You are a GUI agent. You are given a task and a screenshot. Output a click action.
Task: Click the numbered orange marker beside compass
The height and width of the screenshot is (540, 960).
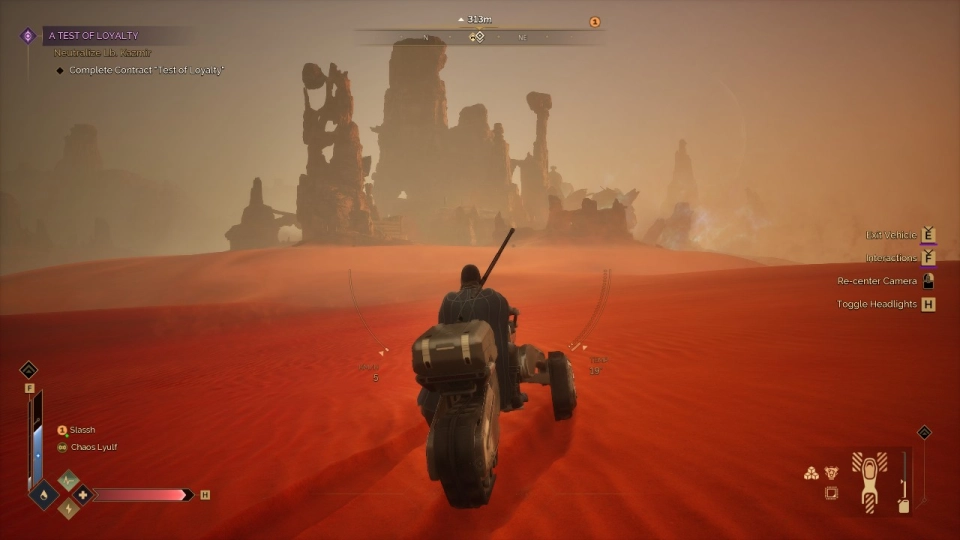[594, 22]
